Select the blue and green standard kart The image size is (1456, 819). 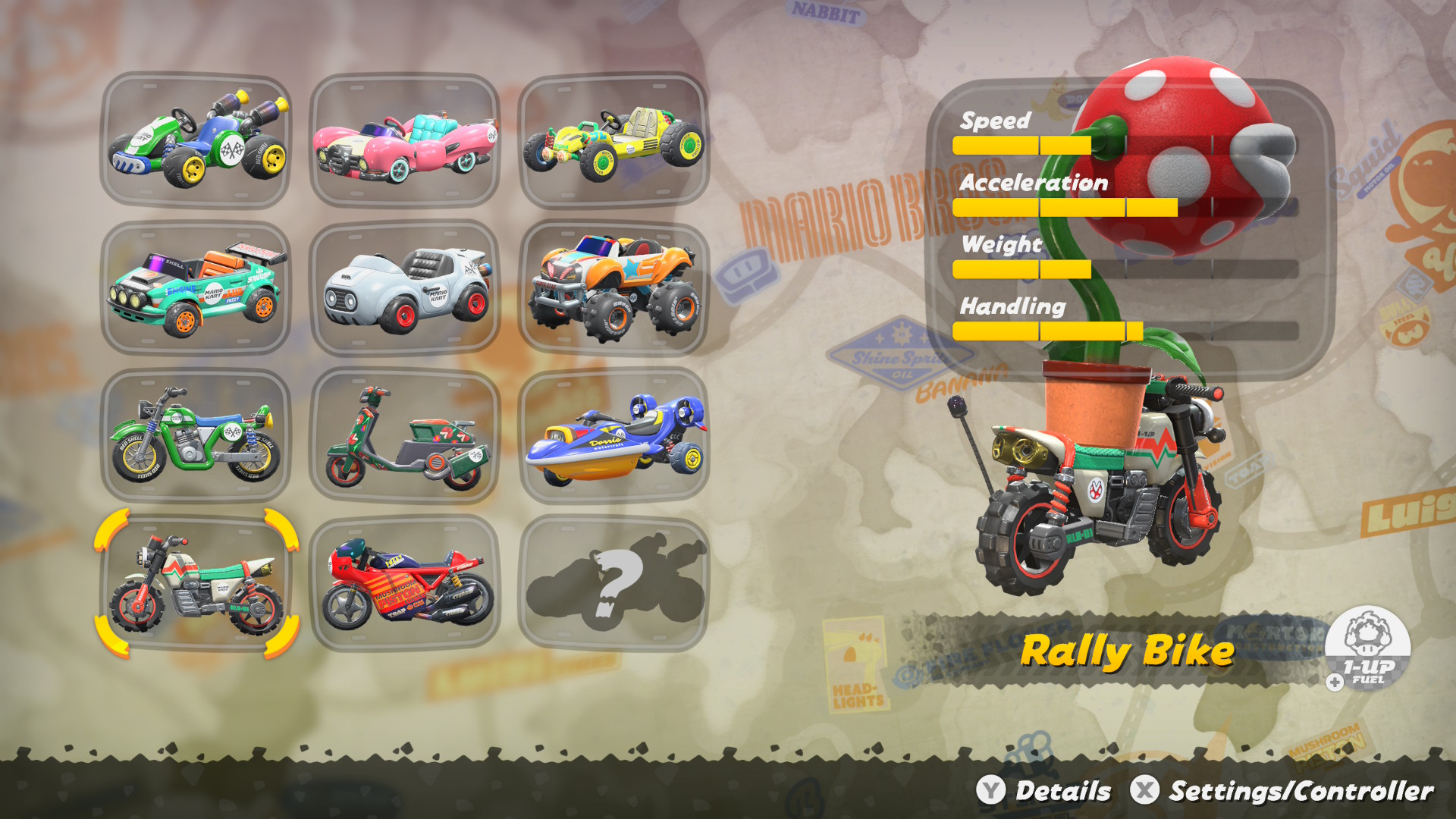pyautogui.click(x=196, y=140)
